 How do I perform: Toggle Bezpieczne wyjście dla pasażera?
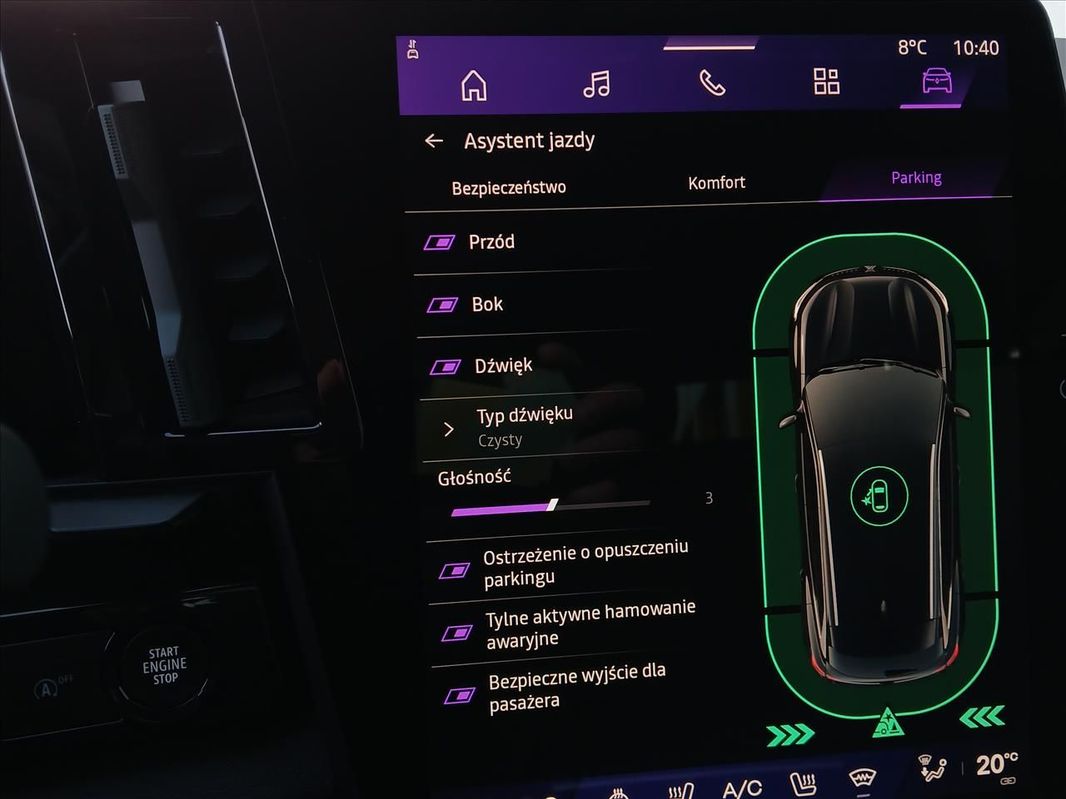460,694
